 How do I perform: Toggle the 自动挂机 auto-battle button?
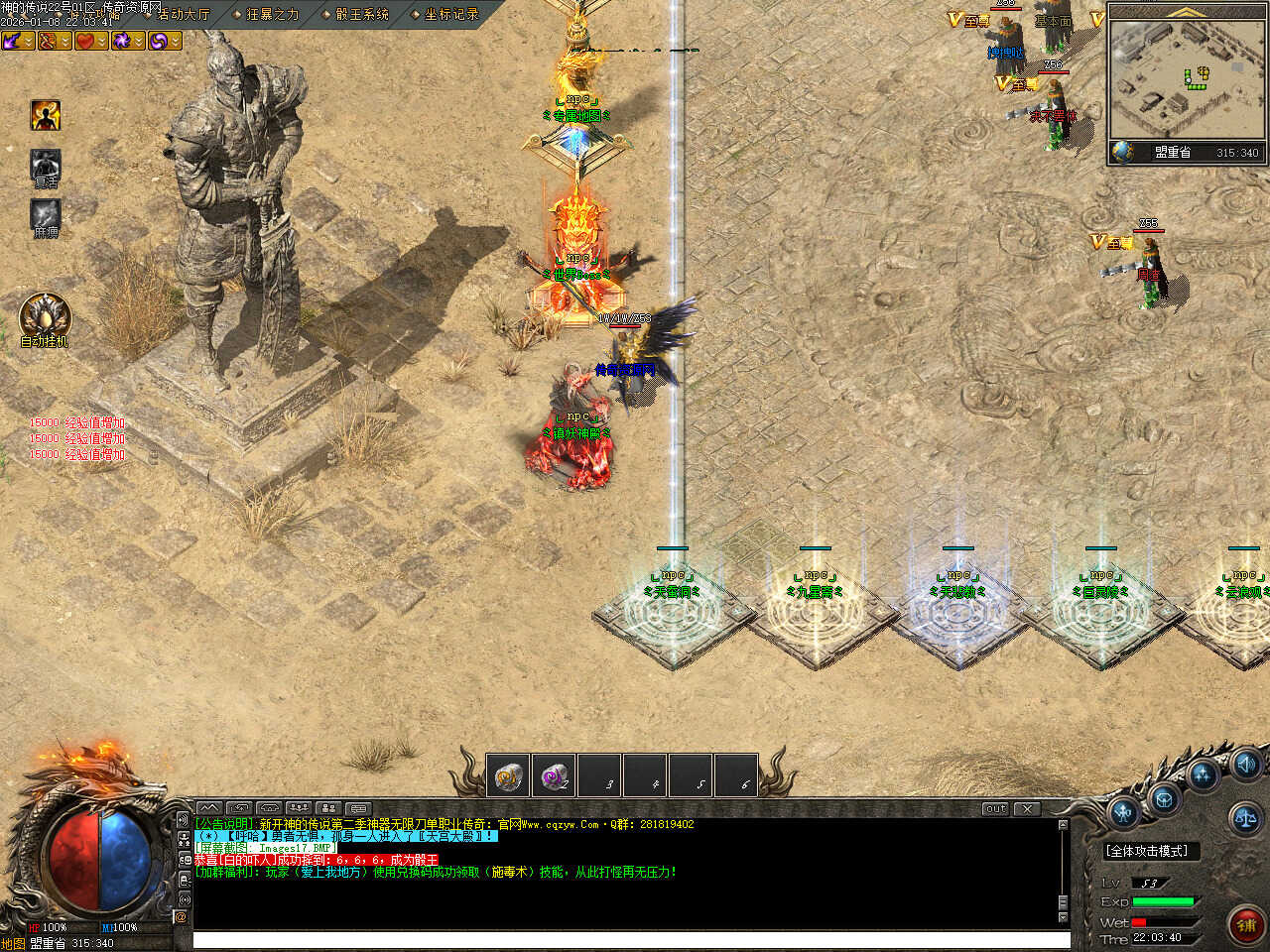(x=45, y=315)
